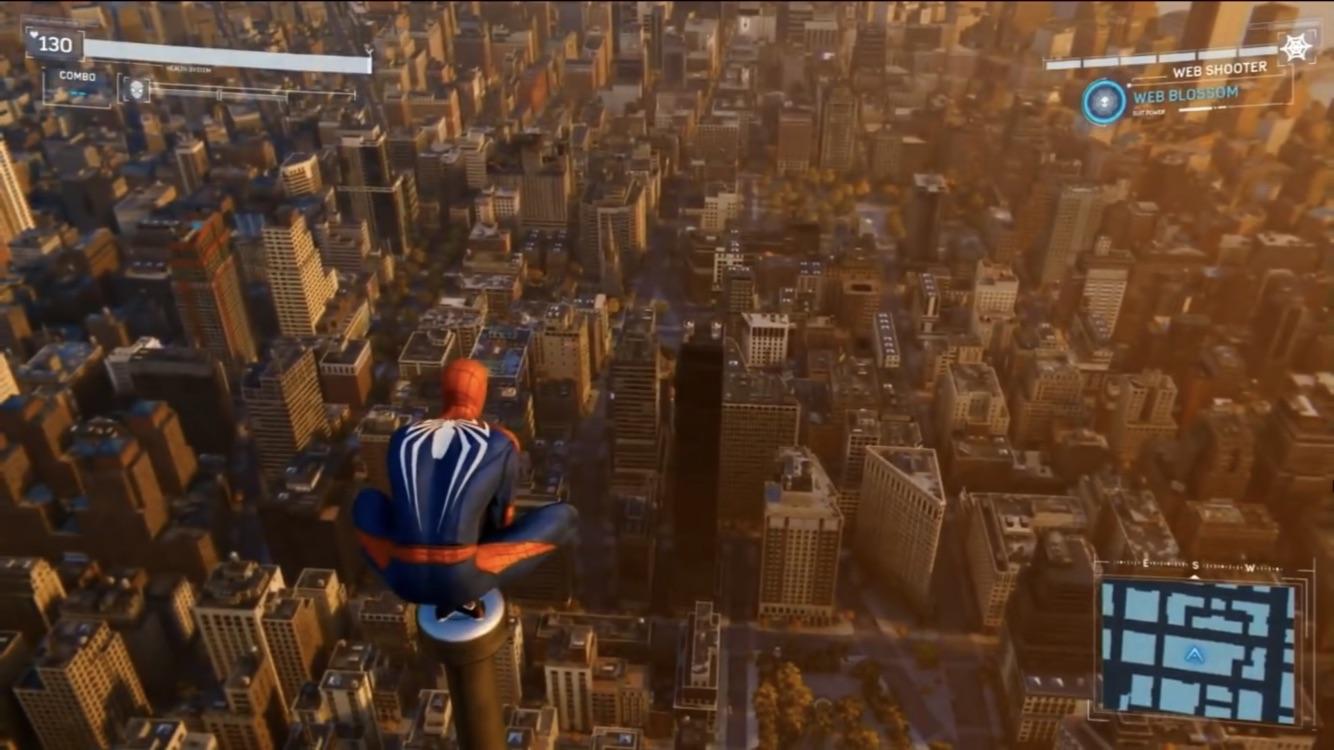Click the heart icon beside the combo counter
The image size is (1334, 750).
tap(34, 35)
